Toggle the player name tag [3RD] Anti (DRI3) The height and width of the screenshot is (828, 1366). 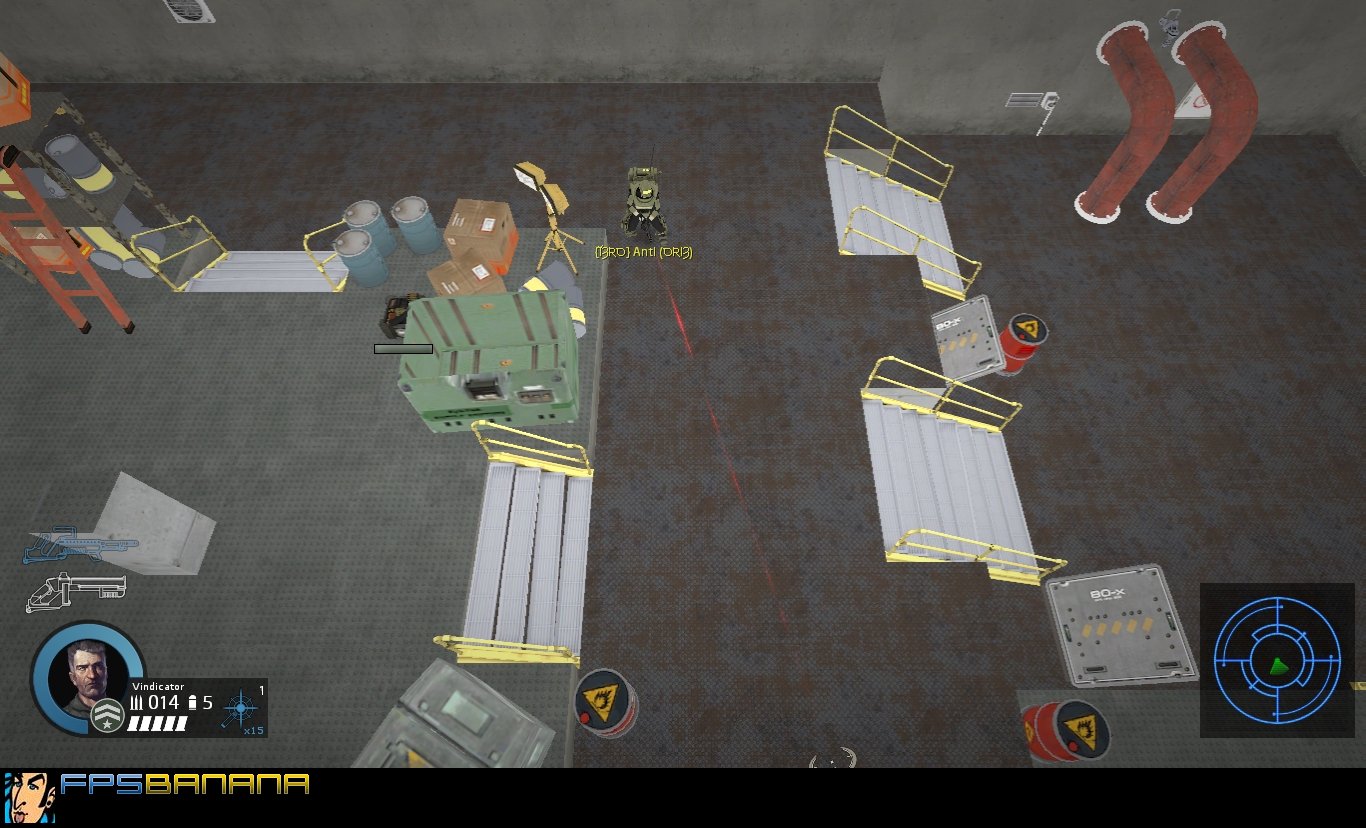[646, 253]
